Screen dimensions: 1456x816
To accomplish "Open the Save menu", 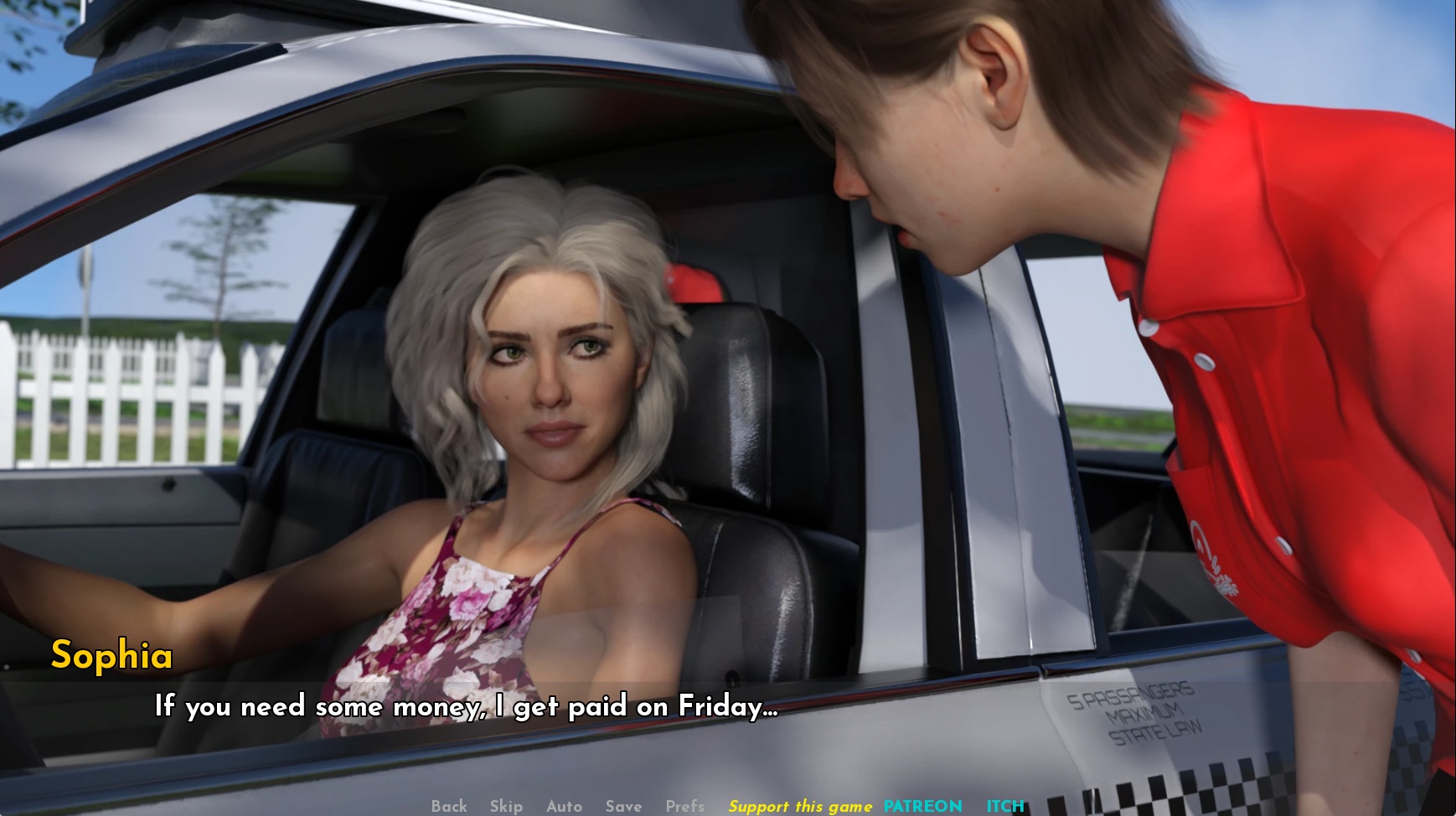I will click(623, 806).
